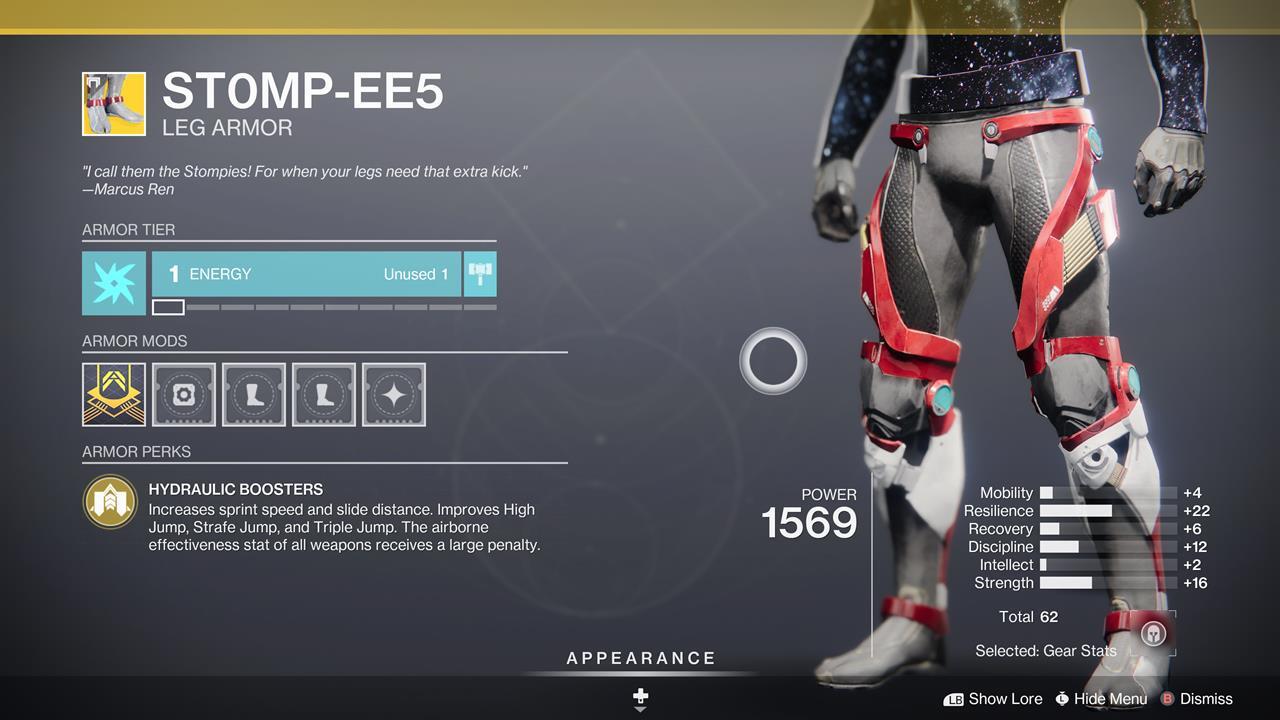The image size is (1280, 720).
Task: Open the Appearance section
Action: click(x=641, y=659)
